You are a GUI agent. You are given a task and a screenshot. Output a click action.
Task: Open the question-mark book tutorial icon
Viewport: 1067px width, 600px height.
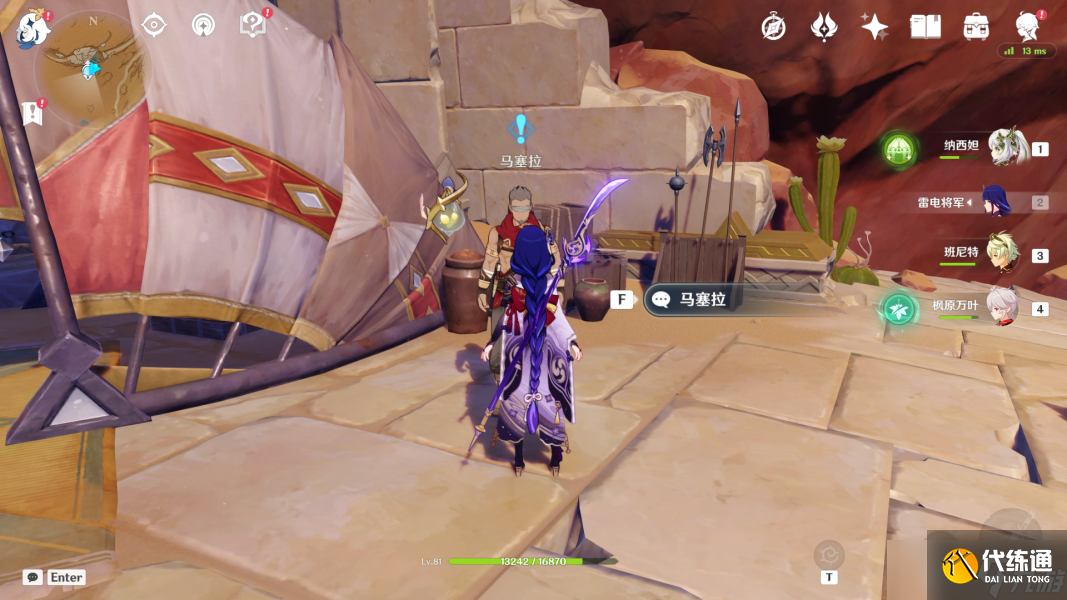(x=253, y=25)
